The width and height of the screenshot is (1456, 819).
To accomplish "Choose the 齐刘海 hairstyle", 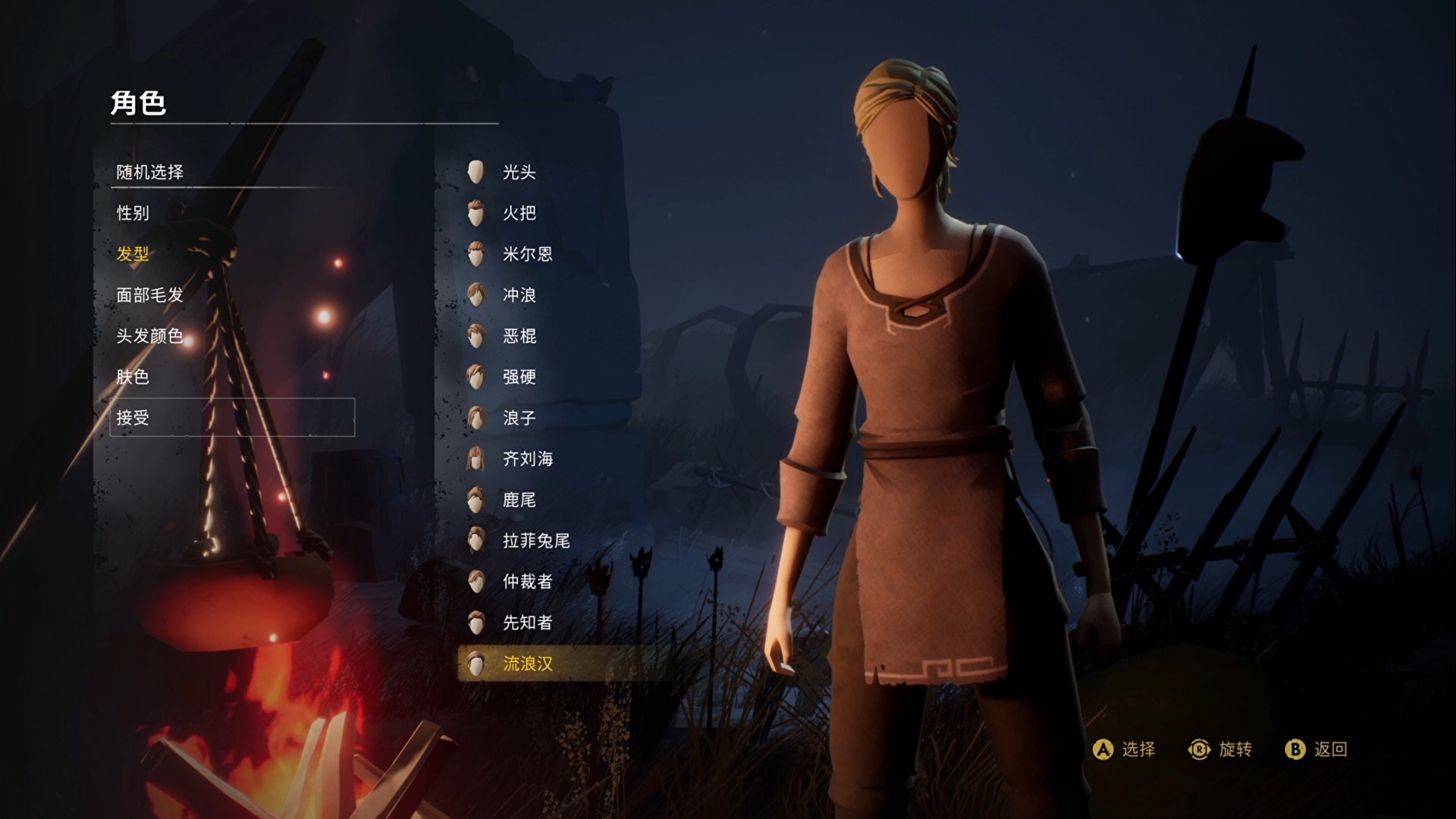I will [x=527, y=459].
